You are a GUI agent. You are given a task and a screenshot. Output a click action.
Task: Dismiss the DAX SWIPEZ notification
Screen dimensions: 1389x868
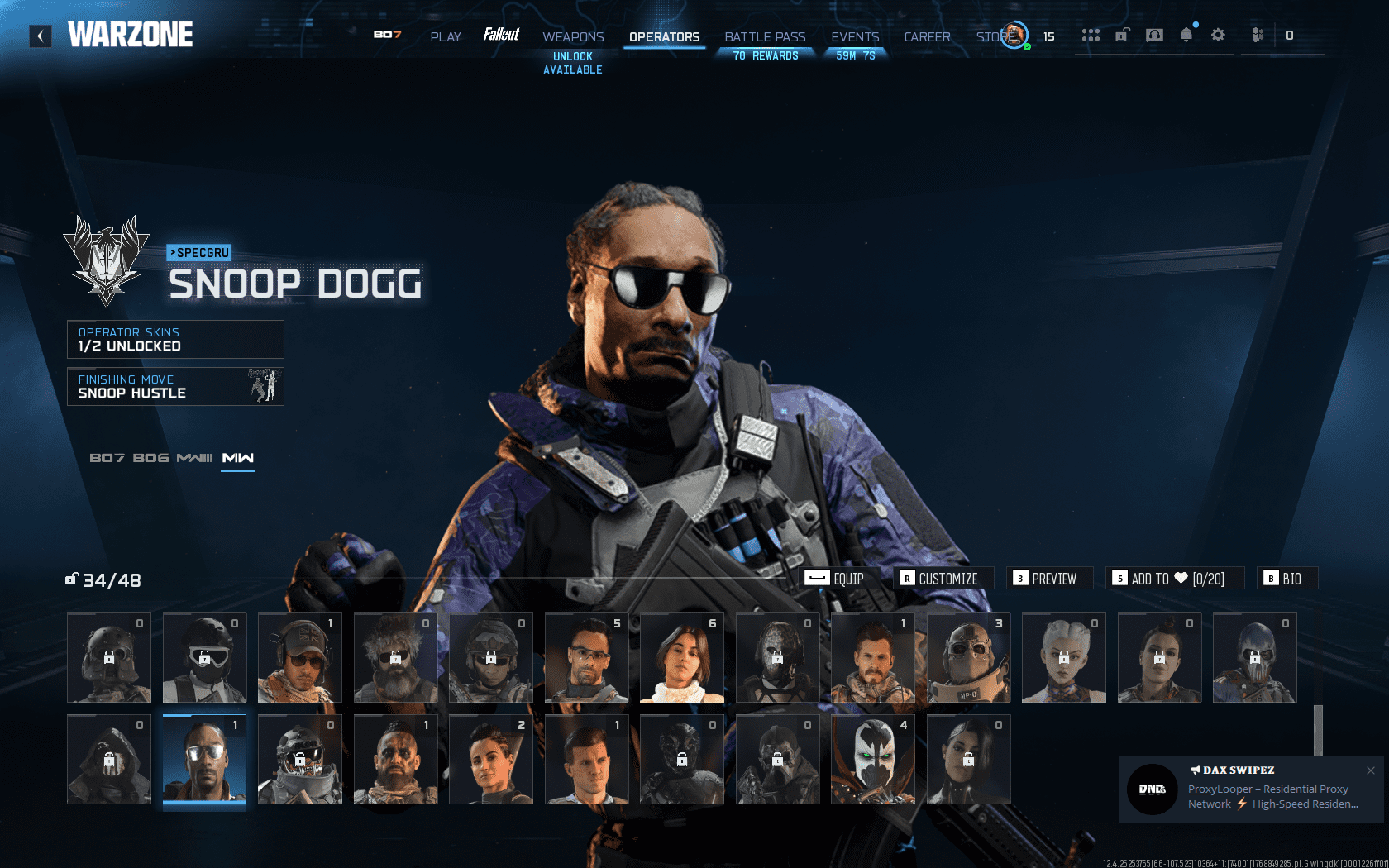[1370, 770]
